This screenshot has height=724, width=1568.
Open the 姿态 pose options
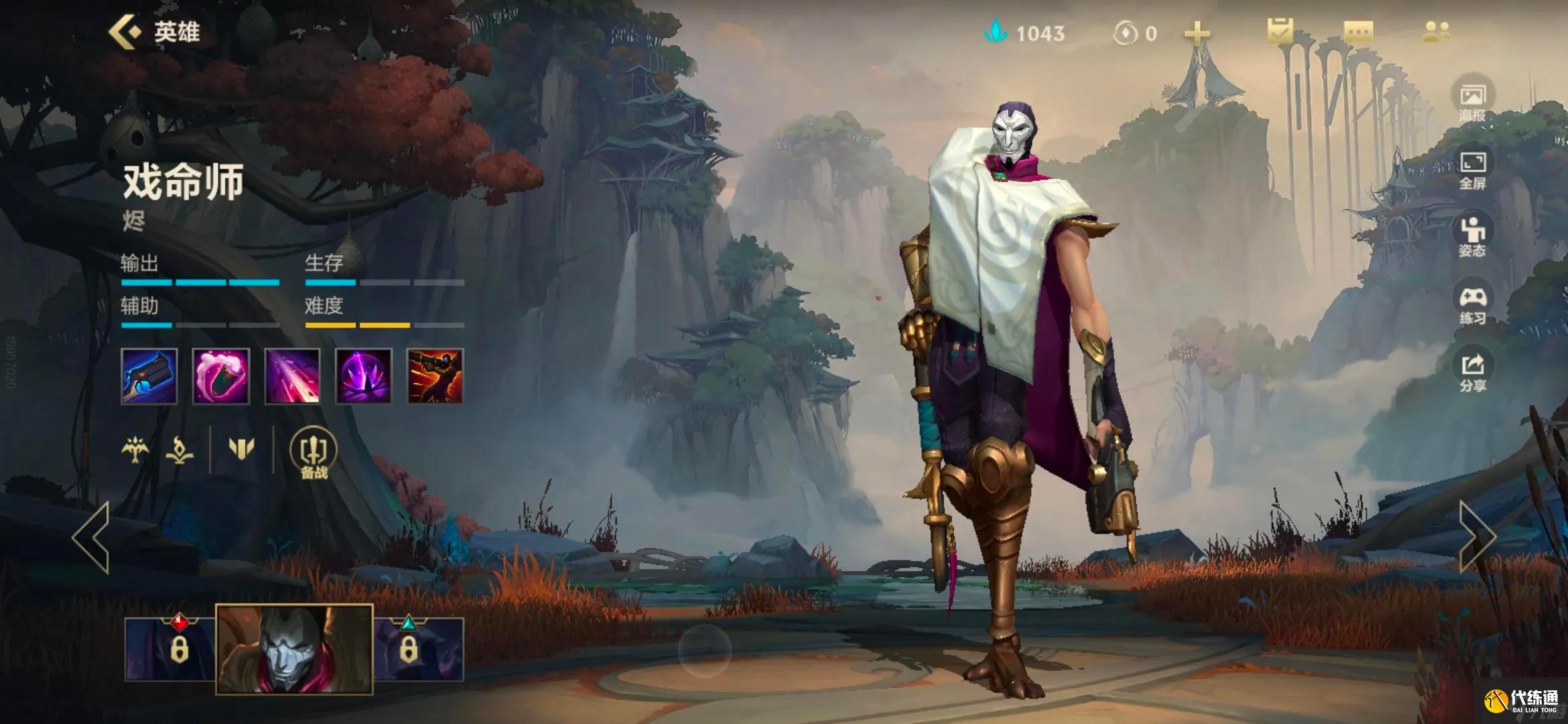pos(1472,237)
